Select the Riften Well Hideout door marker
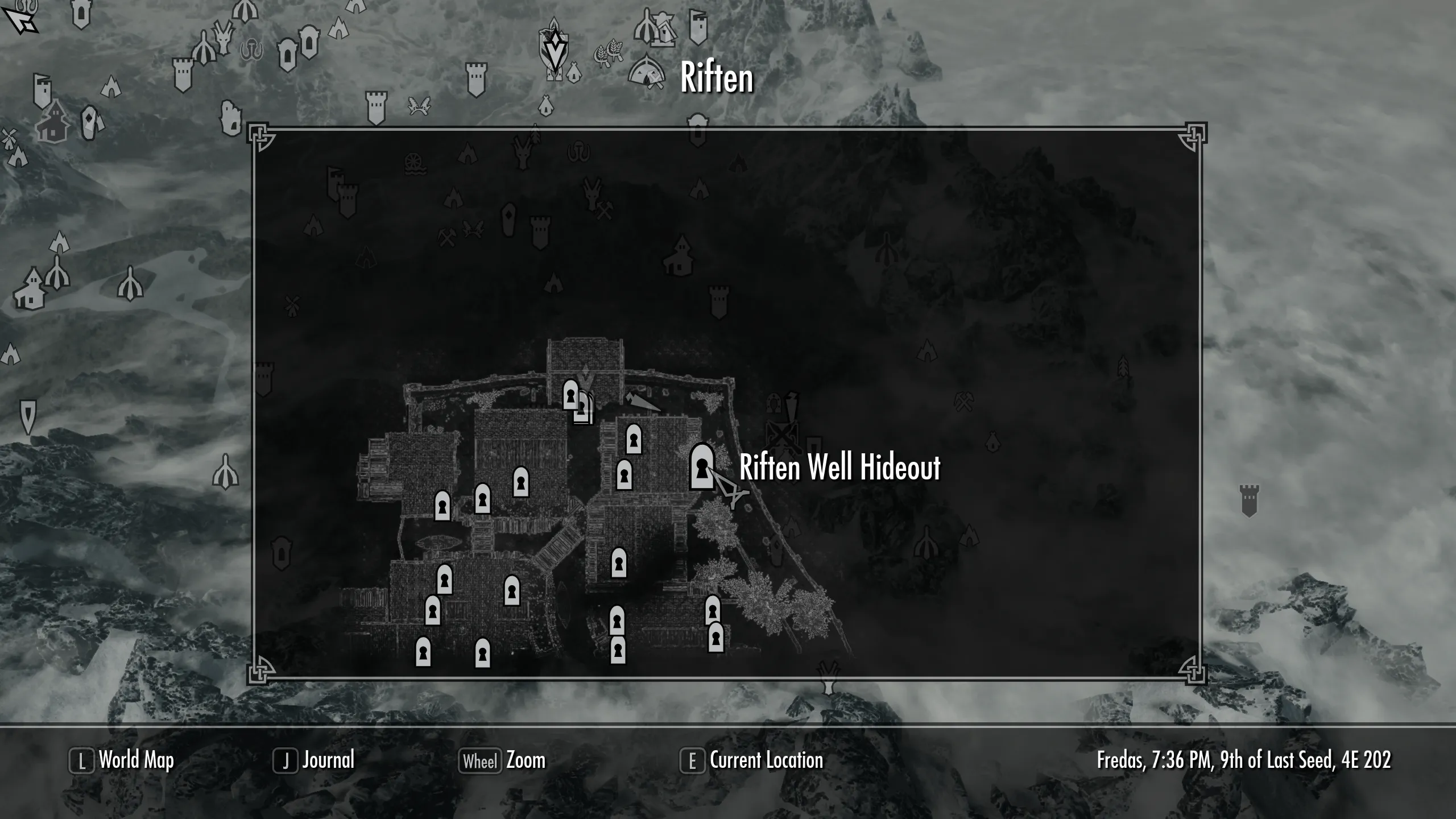 (702, 467)
